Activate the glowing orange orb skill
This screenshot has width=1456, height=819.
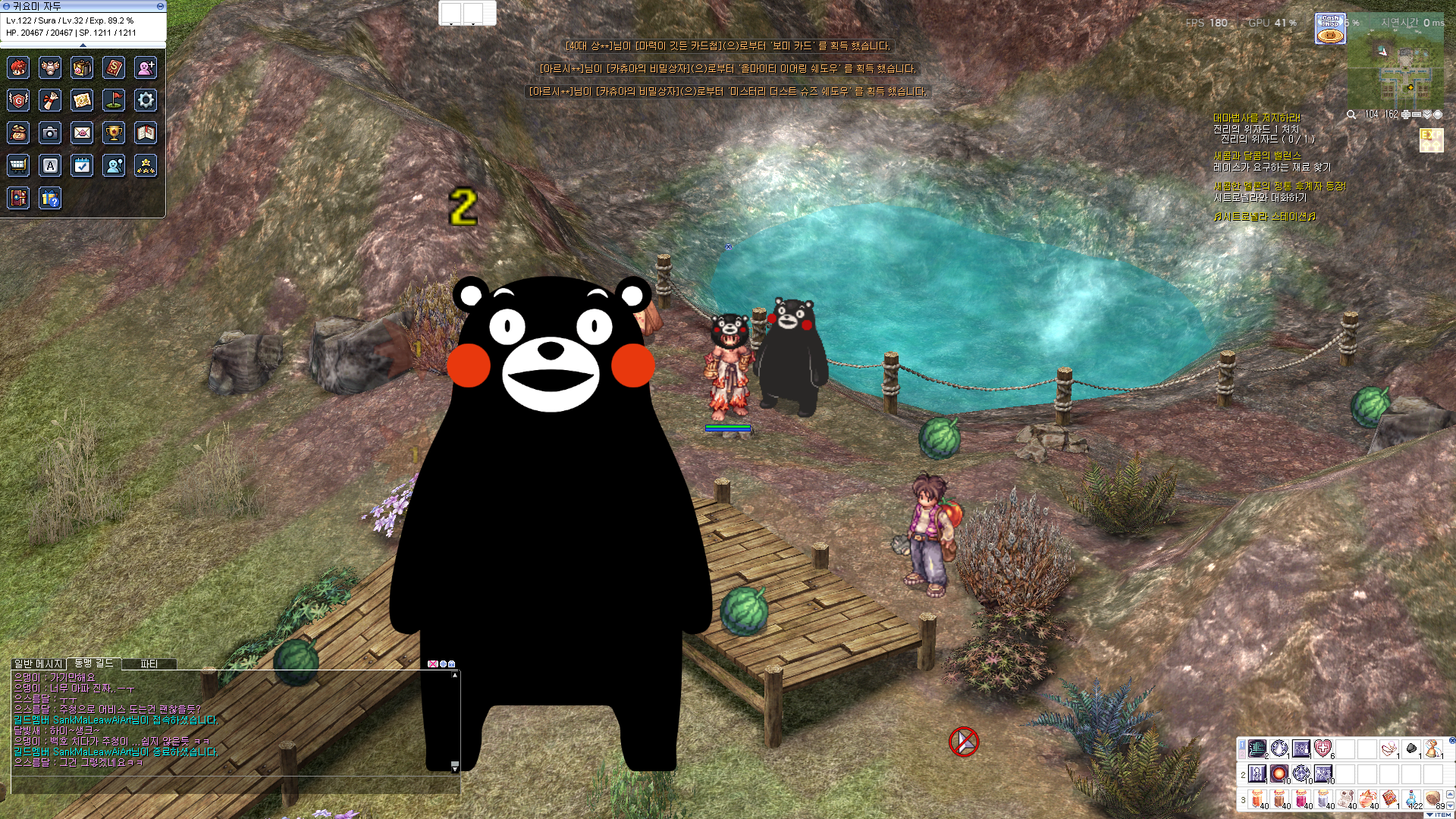[1279, 773]
